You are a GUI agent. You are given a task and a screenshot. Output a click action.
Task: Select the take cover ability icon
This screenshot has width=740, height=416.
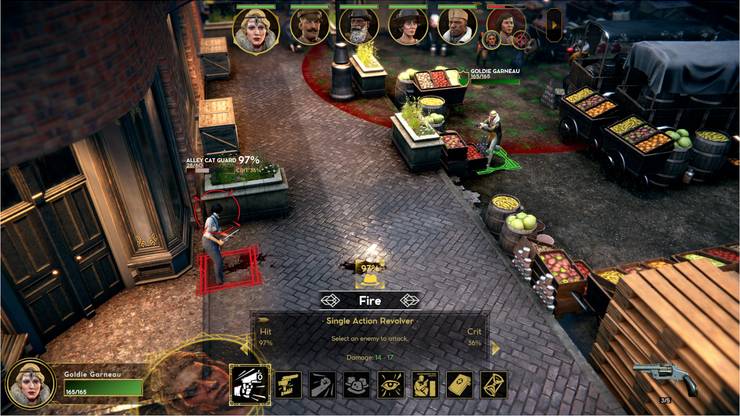pos(425,384)
